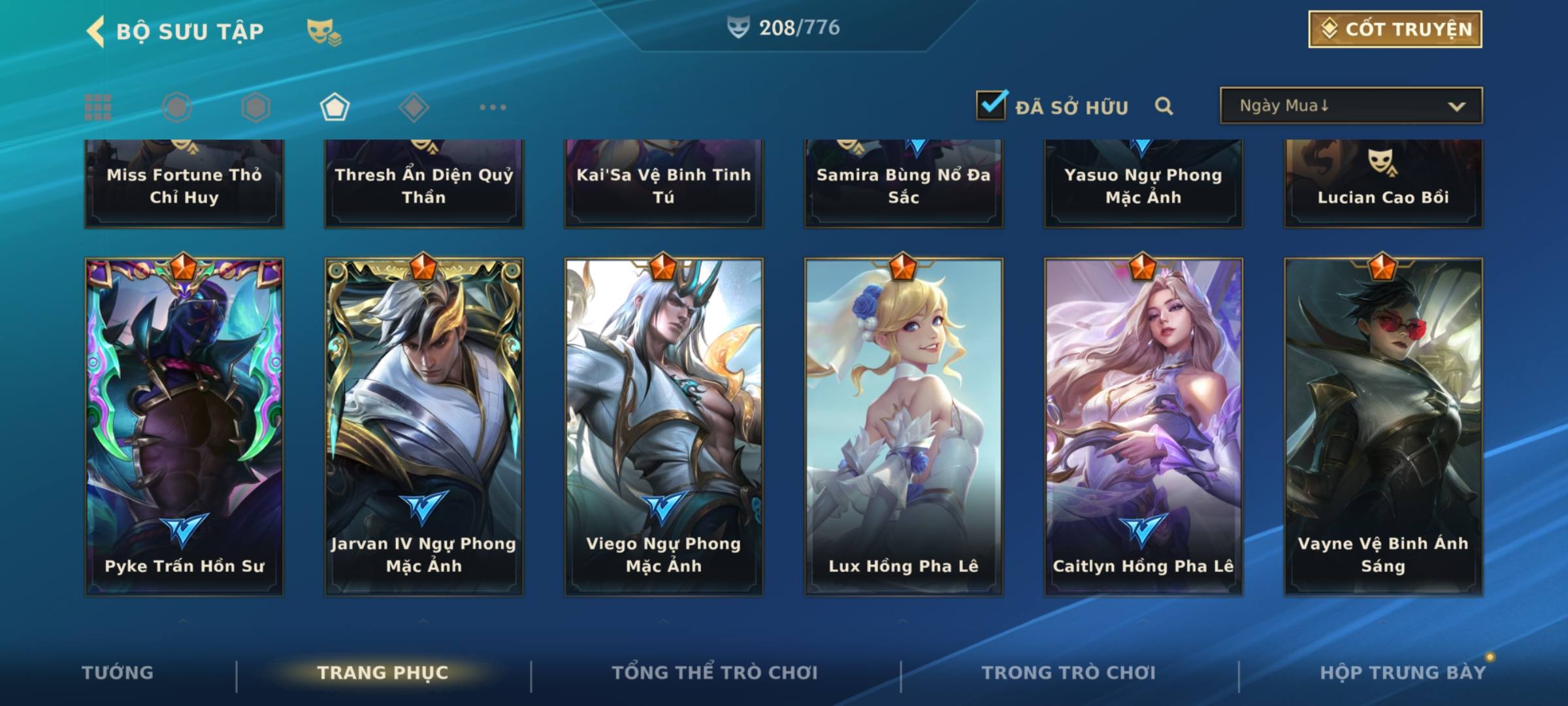Choose the diamond rarity filter
The height and width of the screenshot is (706, 1568).
(x=414, y=107)
